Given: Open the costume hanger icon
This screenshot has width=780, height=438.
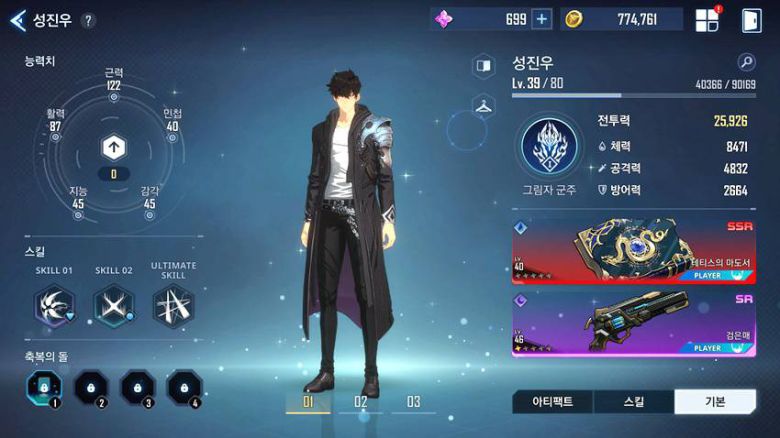Looking at the screenshot, I should (x=484, y=106).
